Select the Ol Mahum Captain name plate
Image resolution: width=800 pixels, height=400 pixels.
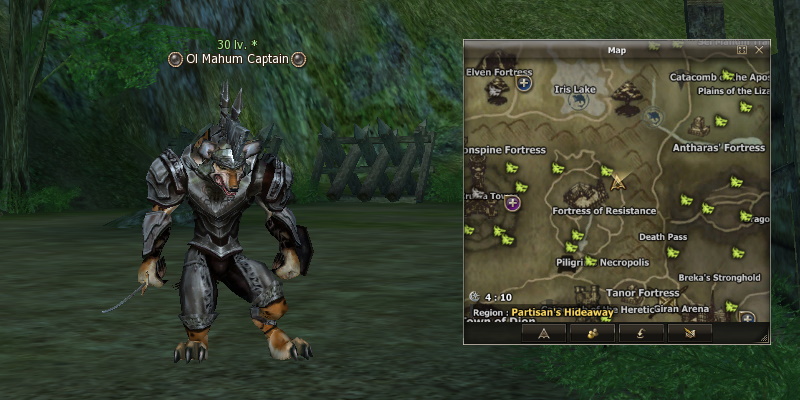click(237, 59)
